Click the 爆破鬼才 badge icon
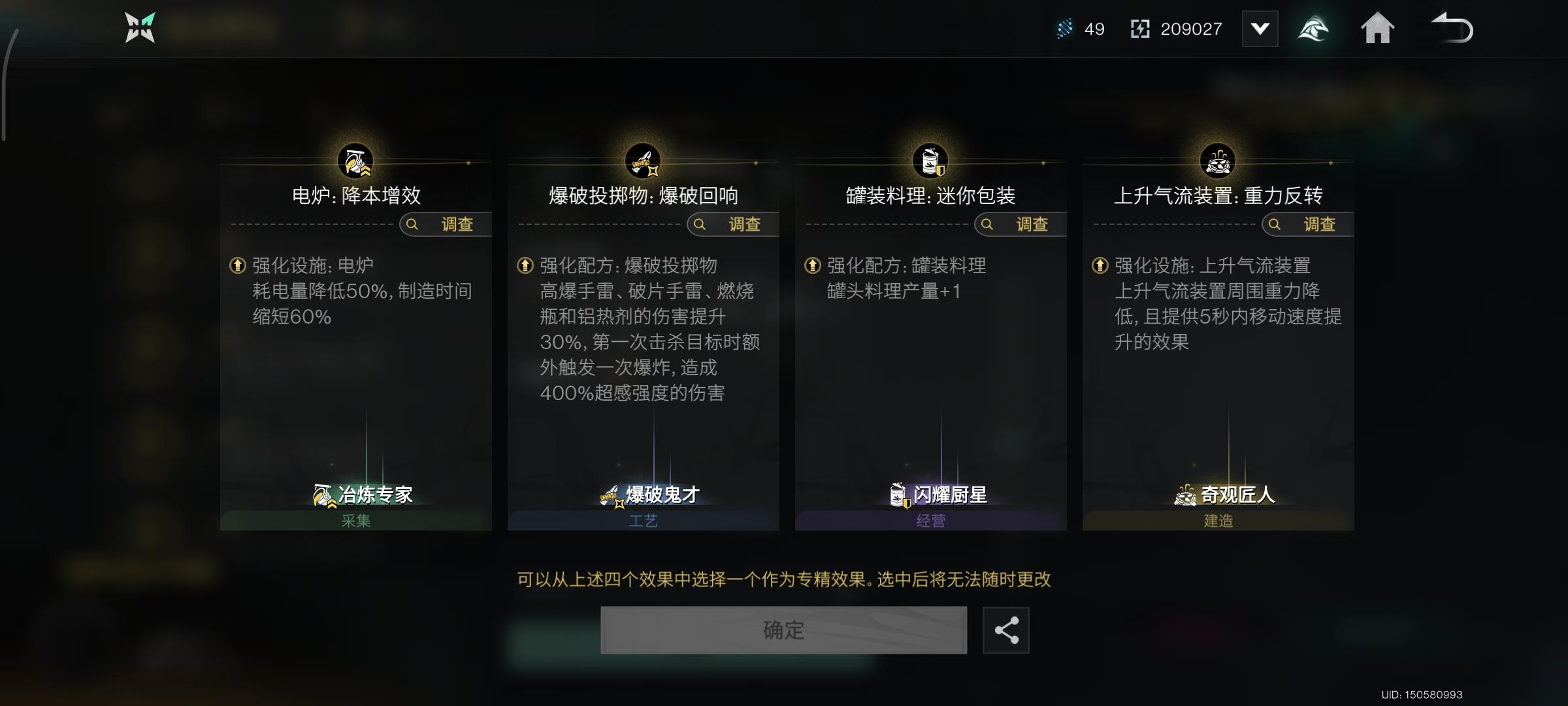1568x706 pixels. coord(612,496)
